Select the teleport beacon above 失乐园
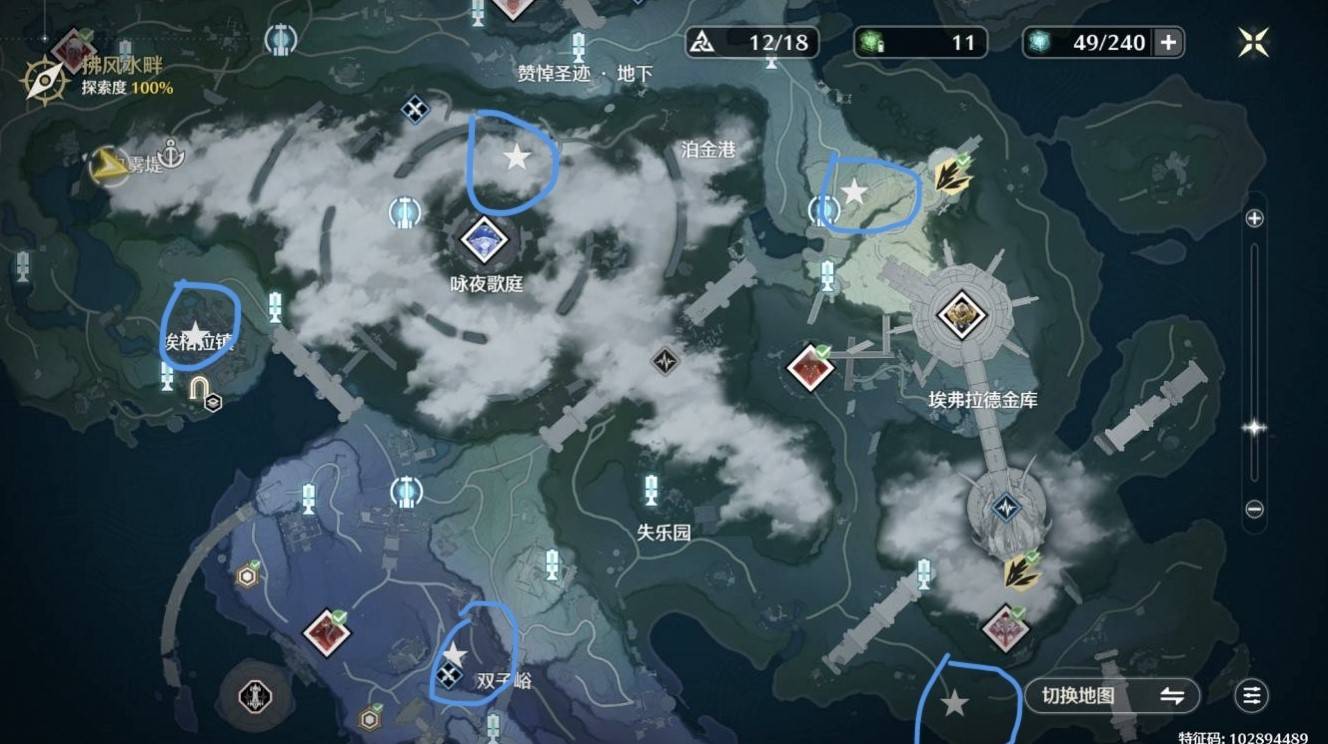This screenshot has width=1328, height=744. click(x=652, y=490)
